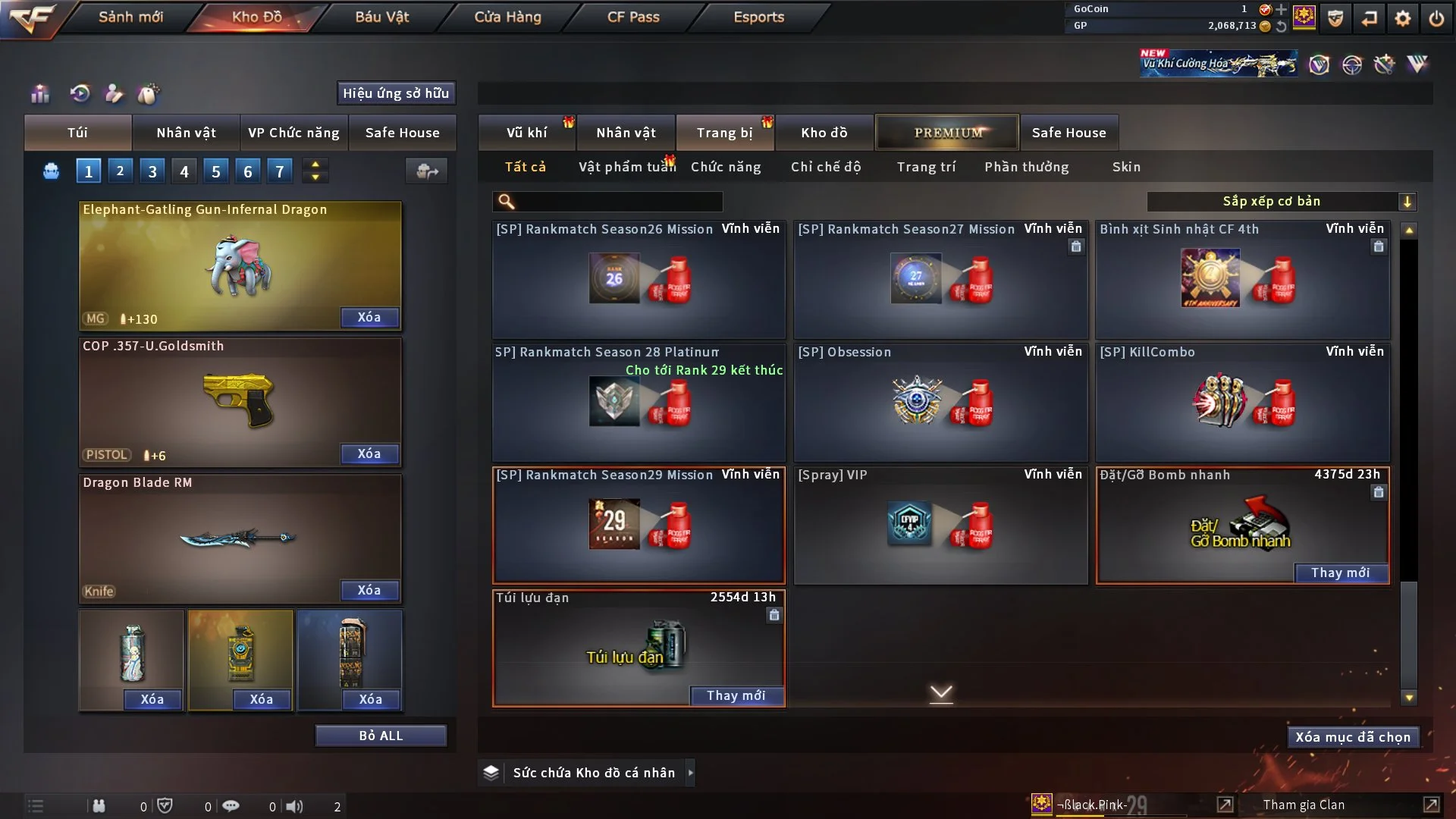Click Xóa mục đã chọn button

(1352, 737)
